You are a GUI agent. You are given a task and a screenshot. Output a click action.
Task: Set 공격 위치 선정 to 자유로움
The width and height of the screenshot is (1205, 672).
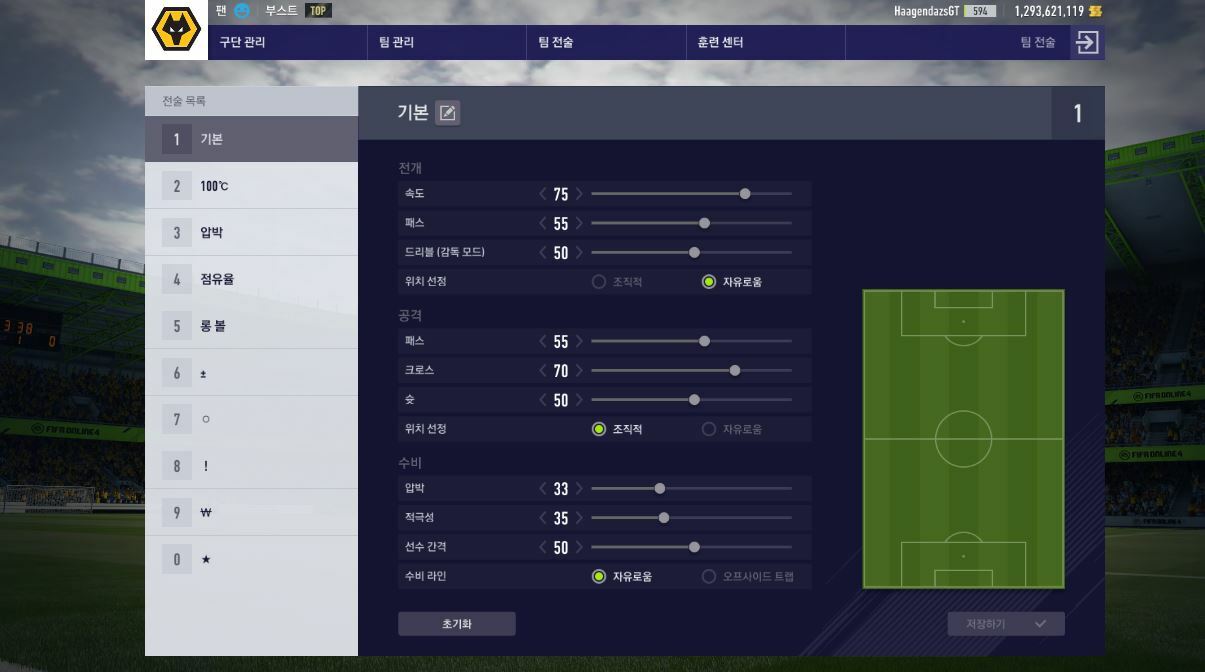[x=709, y=429]
